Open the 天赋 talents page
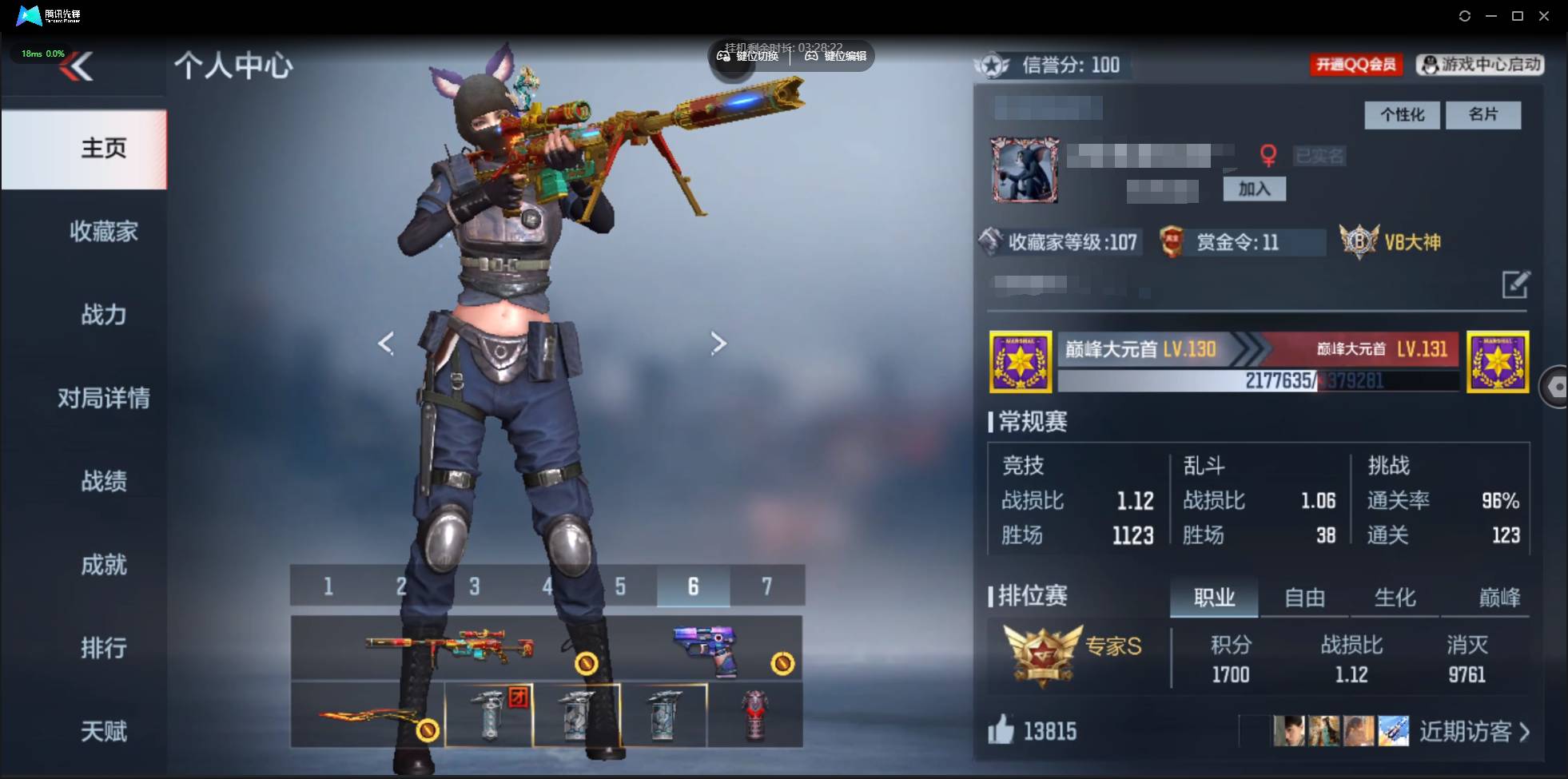This screenshot has height=779, width=1568. [103, 731]
